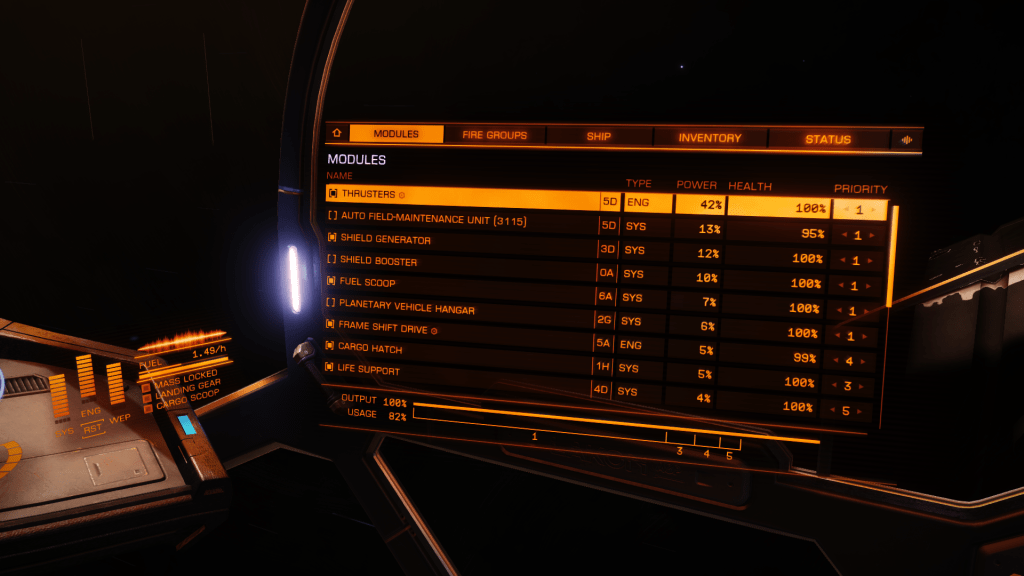Click the waveform icon beside Status
Image resolution: width=1024 pixels, height=576 pixels.
click(907, 140)
